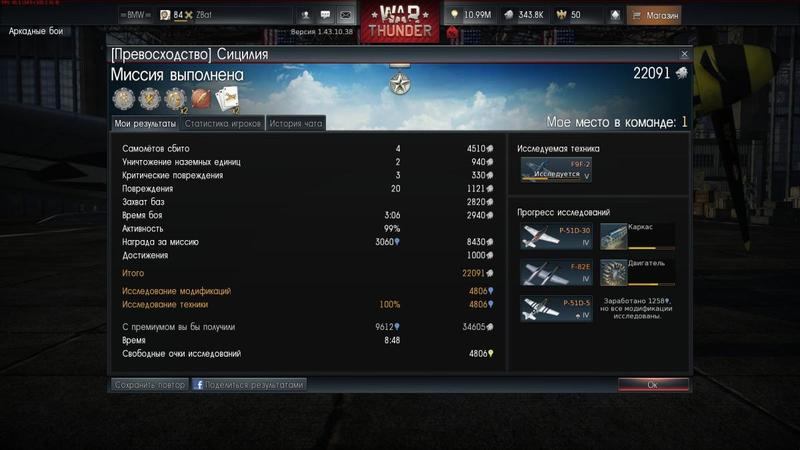This screenshot has width=800, height=450.
Task: Click the Каркас modification icon
Action: point(614,236)
